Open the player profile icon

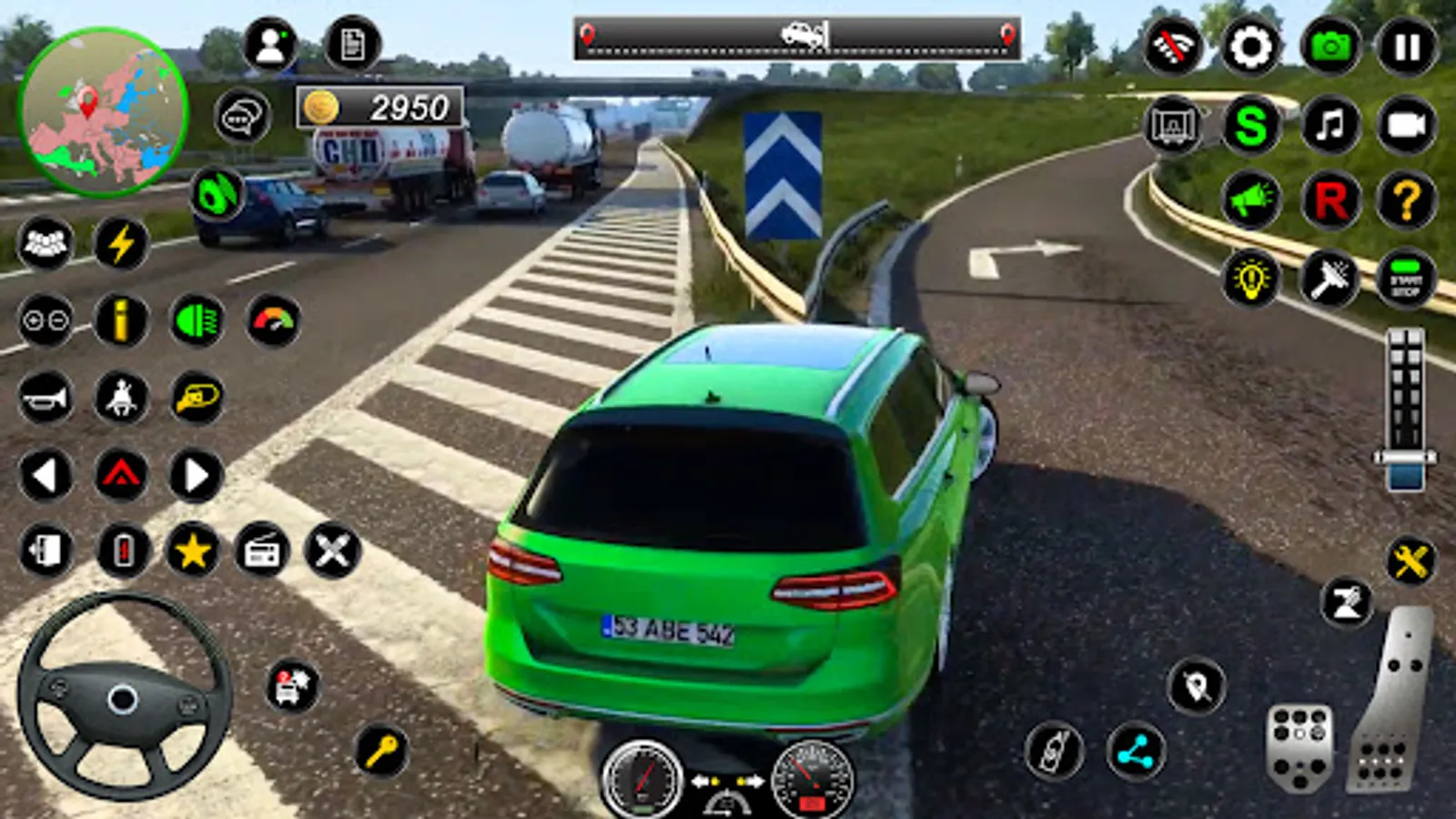tap(270, 45)
